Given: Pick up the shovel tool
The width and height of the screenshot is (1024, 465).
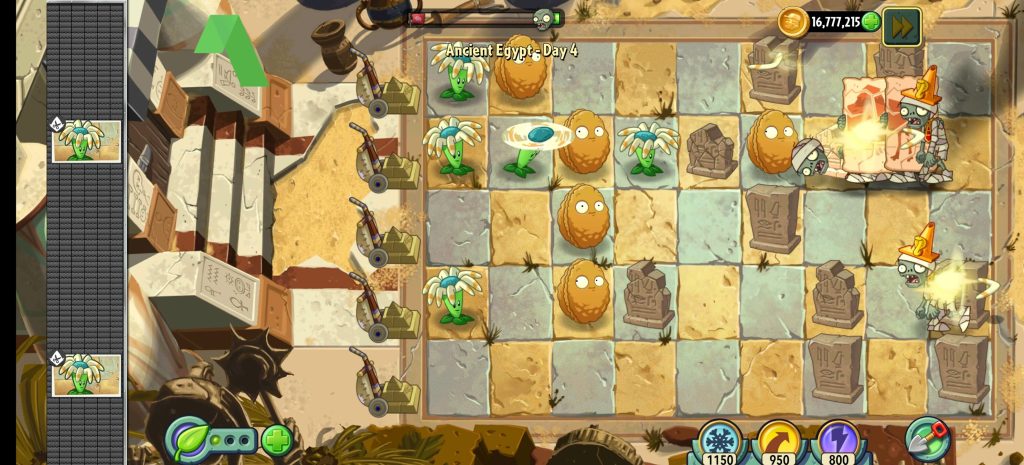Looking at the screenshot, I should coord(927,437).
